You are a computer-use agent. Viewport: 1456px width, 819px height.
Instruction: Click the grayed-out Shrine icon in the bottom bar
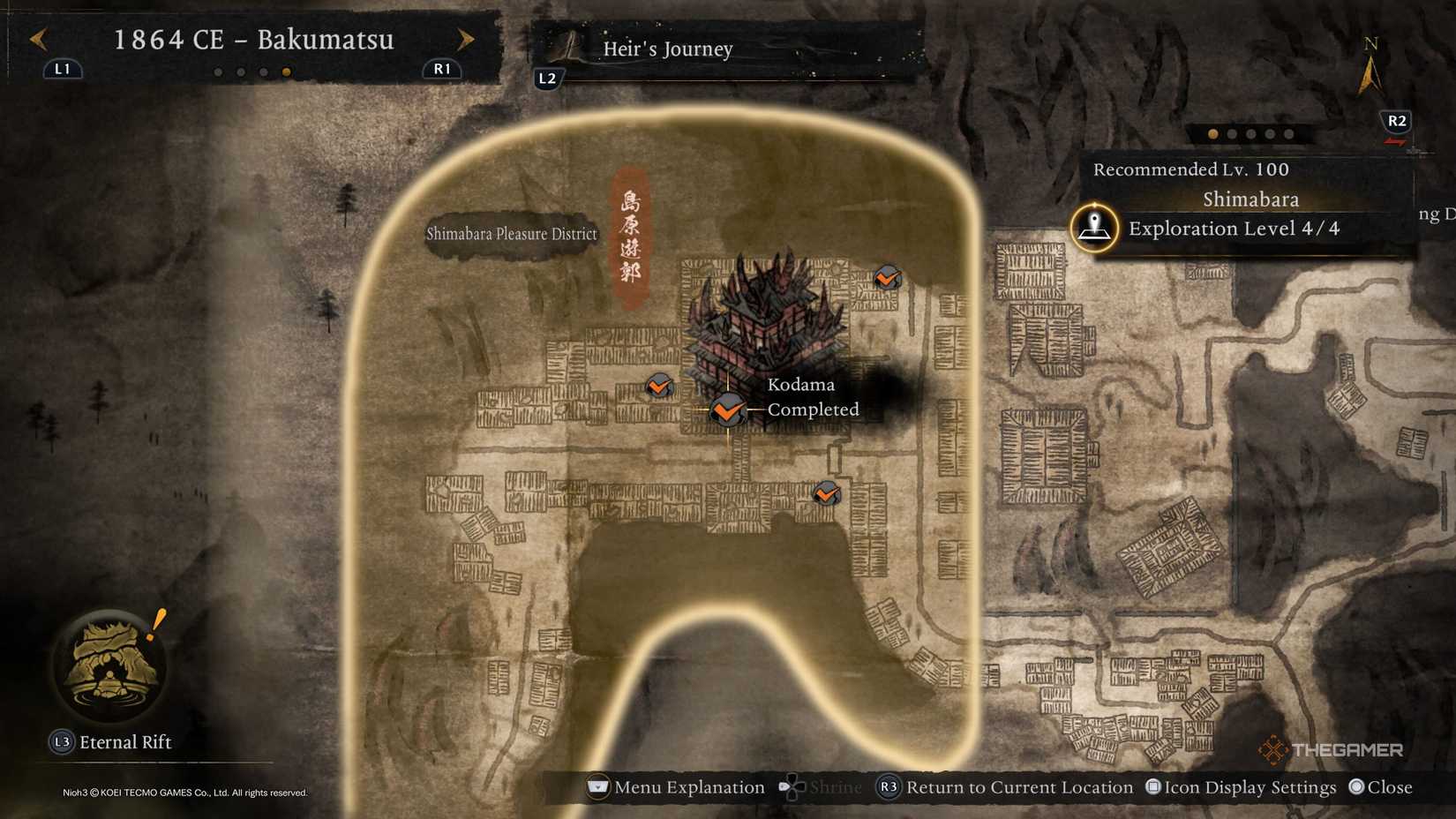point(793,786)
